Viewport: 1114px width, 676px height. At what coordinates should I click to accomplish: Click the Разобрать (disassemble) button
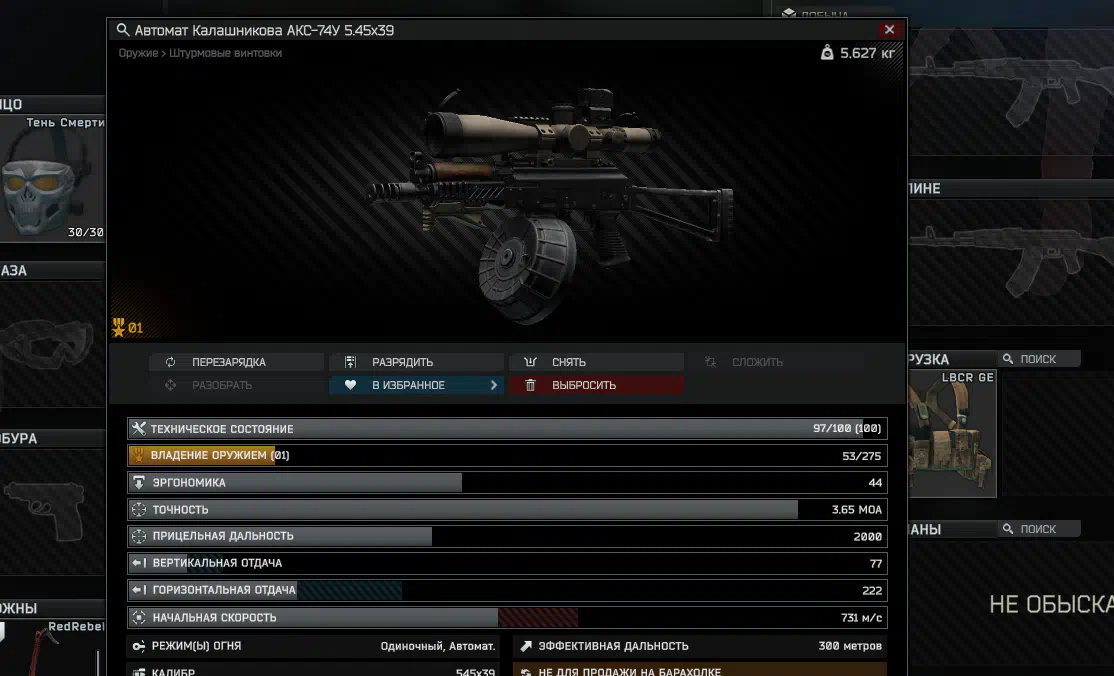pos(221,385)
